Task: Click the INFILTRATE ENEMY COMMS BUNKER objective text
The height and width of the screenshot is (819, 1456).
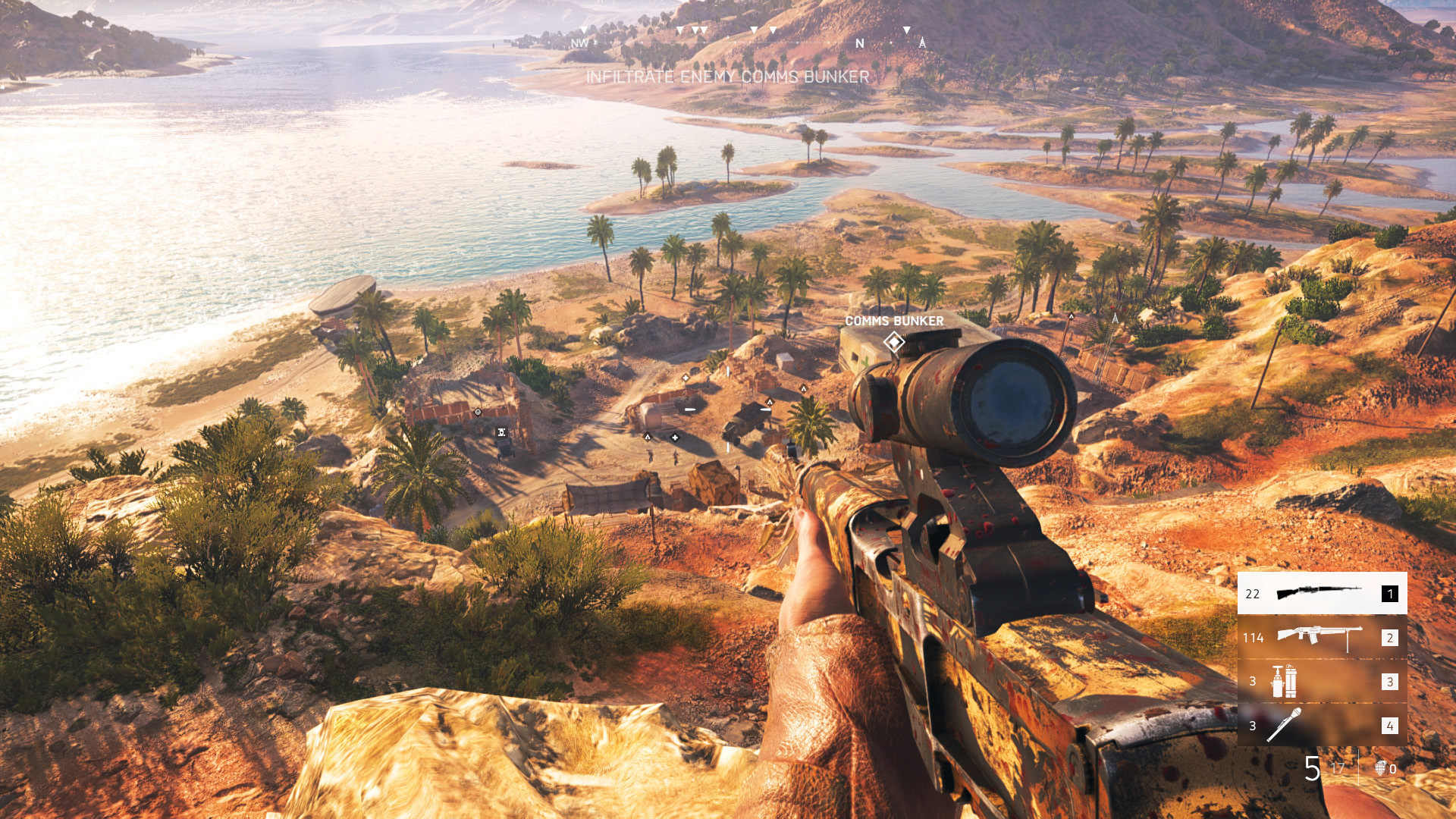Action: point(728,76)
